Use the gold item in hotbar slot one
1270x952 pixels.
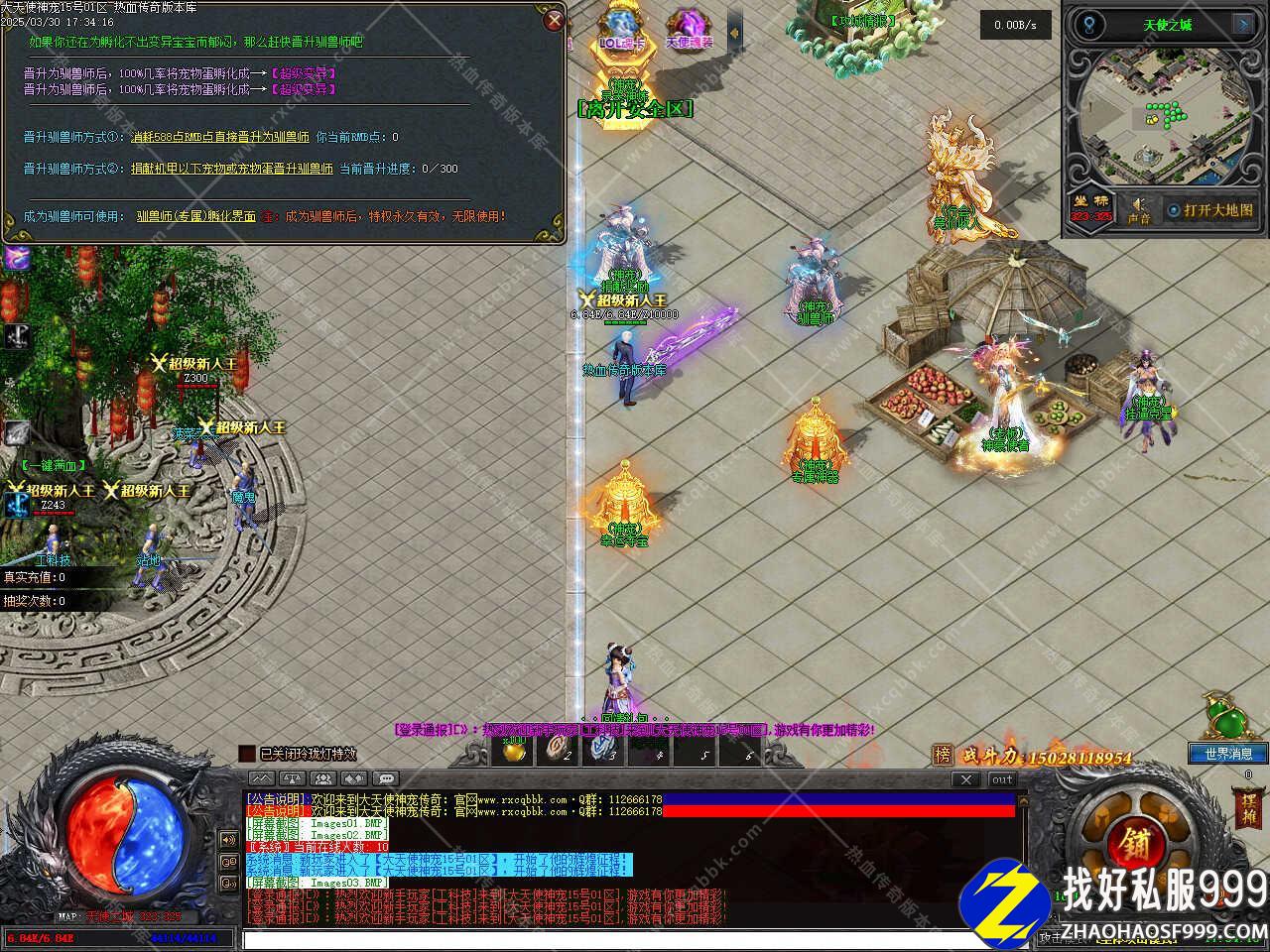point(514,751)
